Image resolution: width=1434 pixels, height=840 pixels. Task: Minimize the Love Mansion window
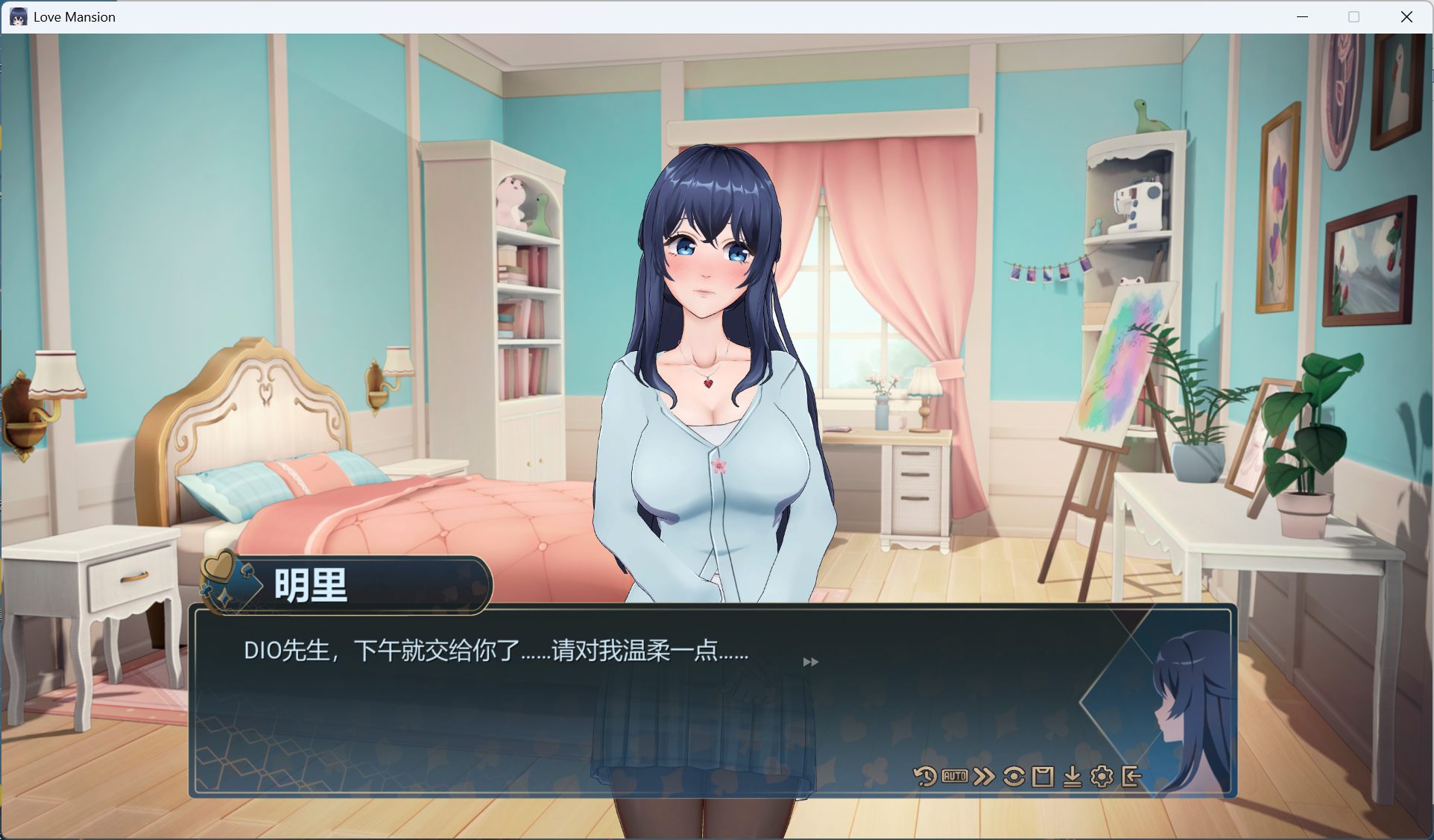click(1303, 16)
